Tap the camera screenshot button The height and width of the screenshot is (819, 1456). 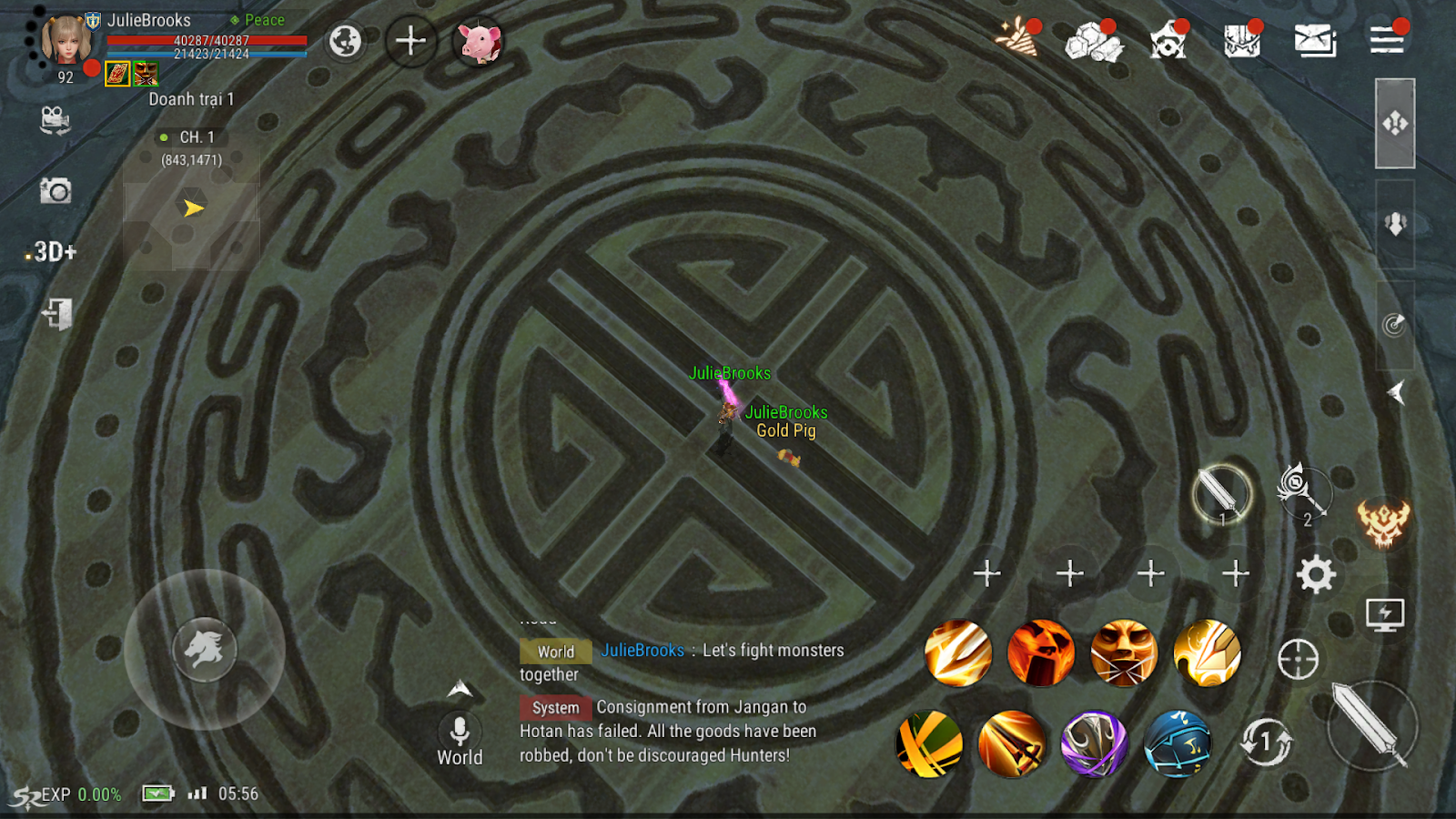tap(56, 191)
